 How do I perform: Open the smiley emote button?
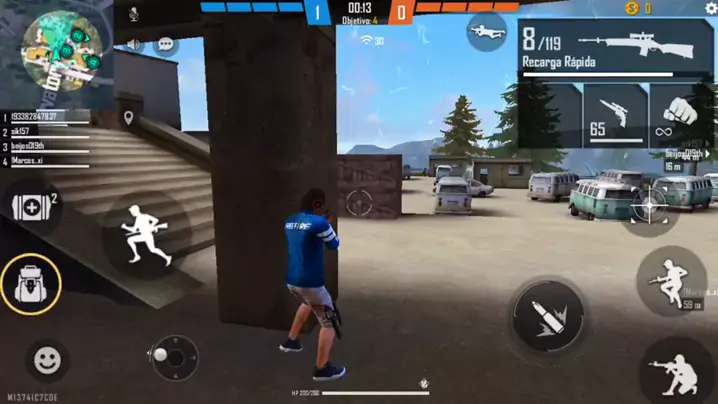46,359
